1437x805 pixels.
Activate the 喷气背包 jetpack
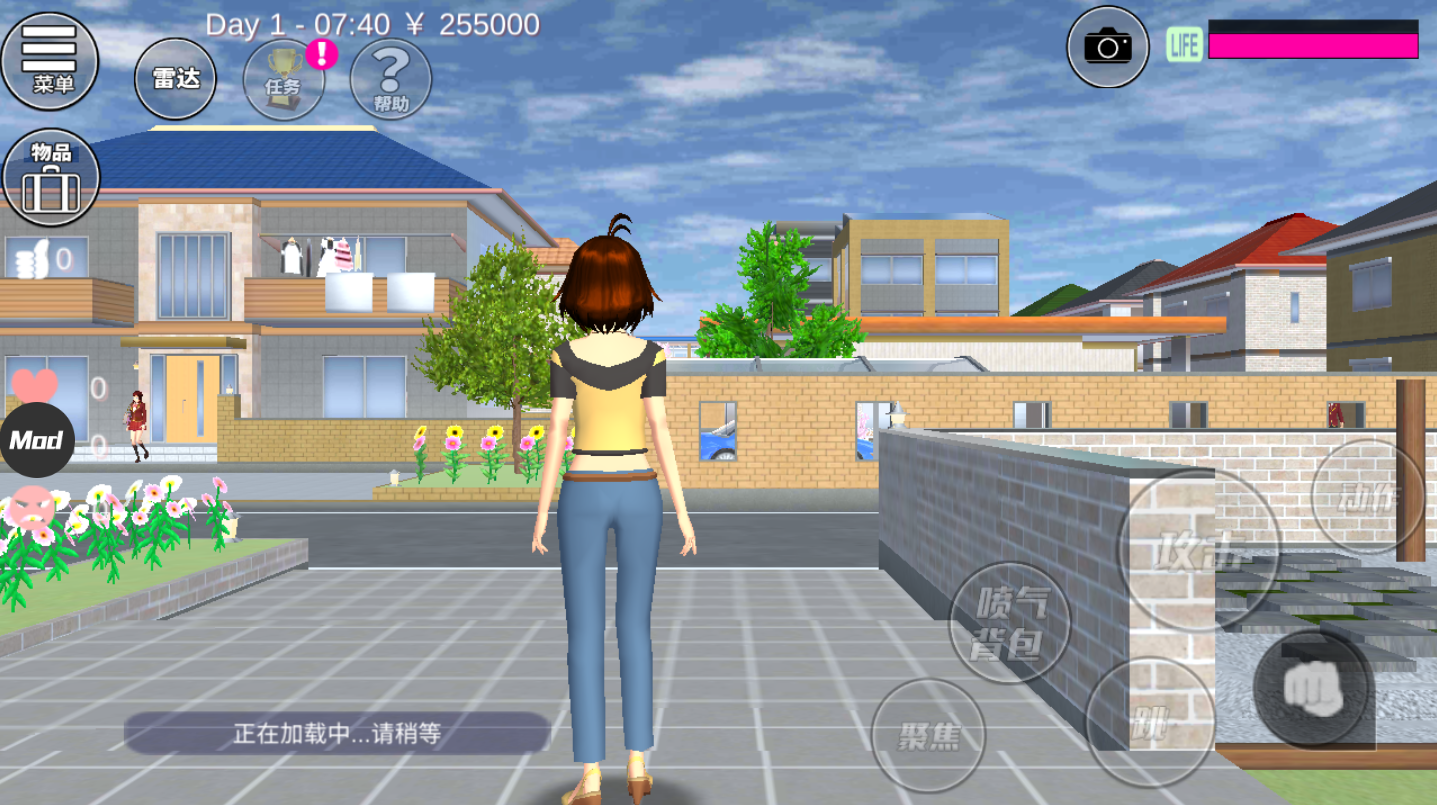pos(1010,622)
